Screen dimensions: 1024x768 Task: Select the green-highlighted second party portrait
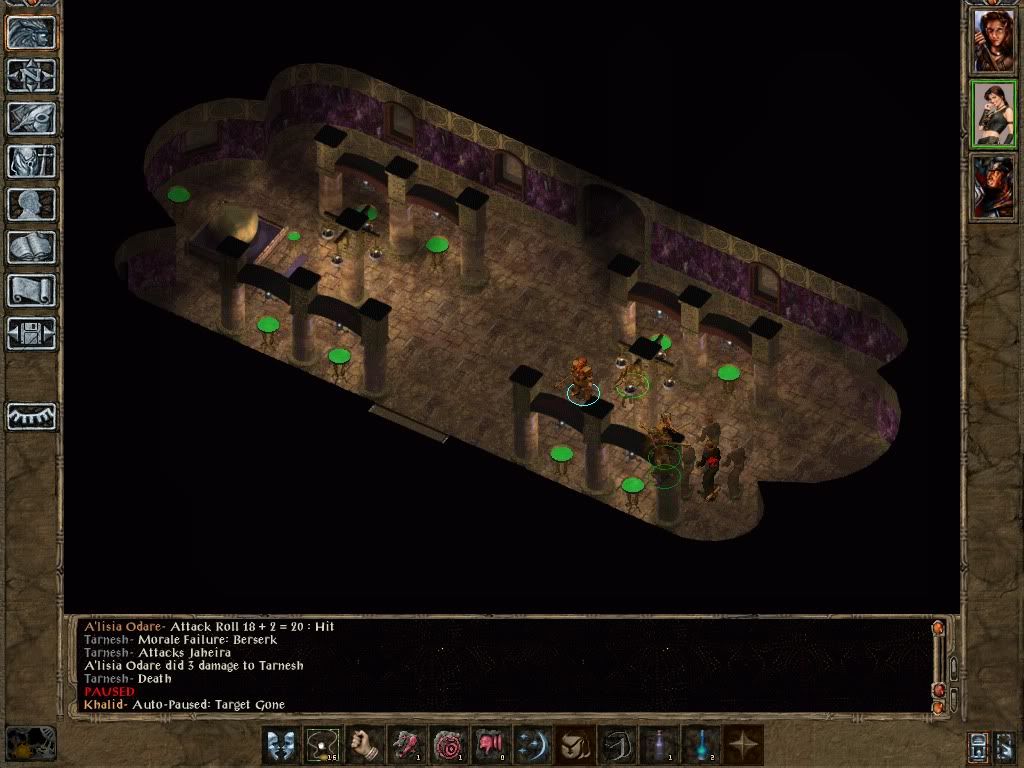[x=993, y=114]
